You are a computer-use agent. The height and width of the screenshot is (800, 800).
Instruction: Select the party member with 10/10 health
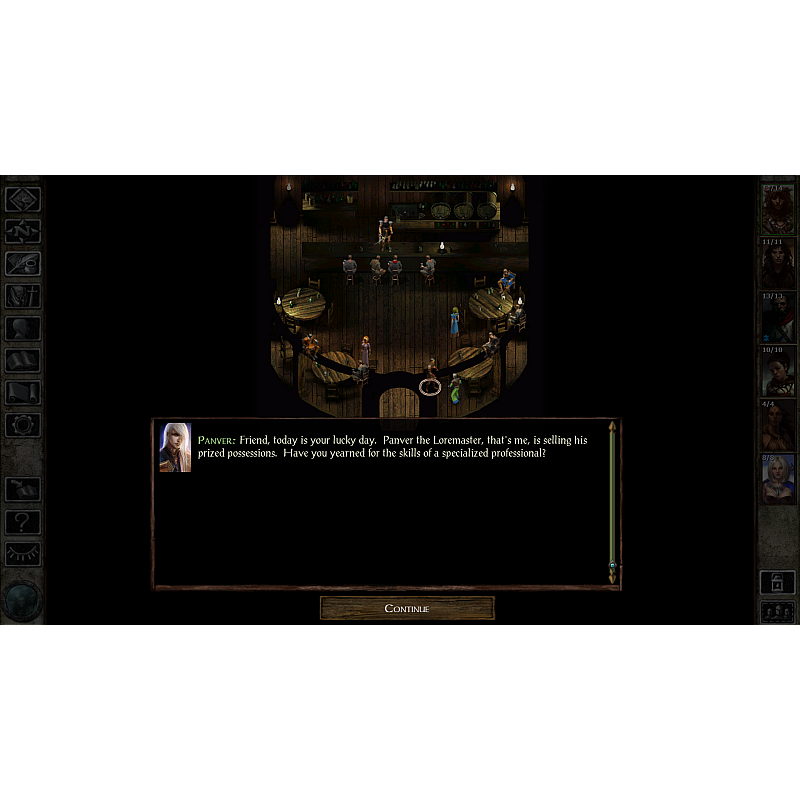click(x=777, y=373)
